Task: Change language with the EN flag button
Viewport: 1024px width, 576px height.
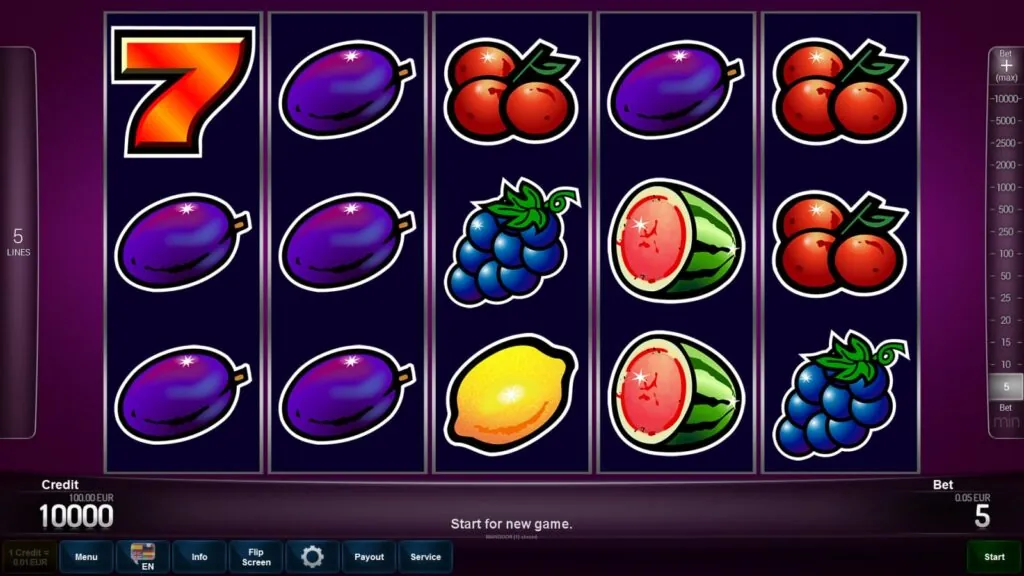Action: [x=142, y=557]
